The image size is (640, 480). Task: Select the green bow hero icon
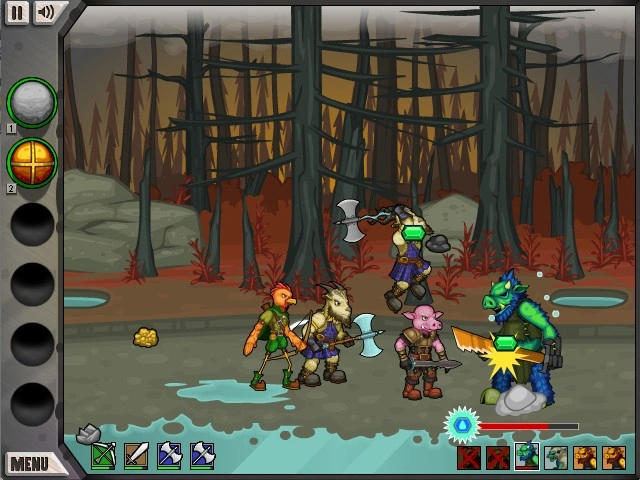[x=104, y=456]
